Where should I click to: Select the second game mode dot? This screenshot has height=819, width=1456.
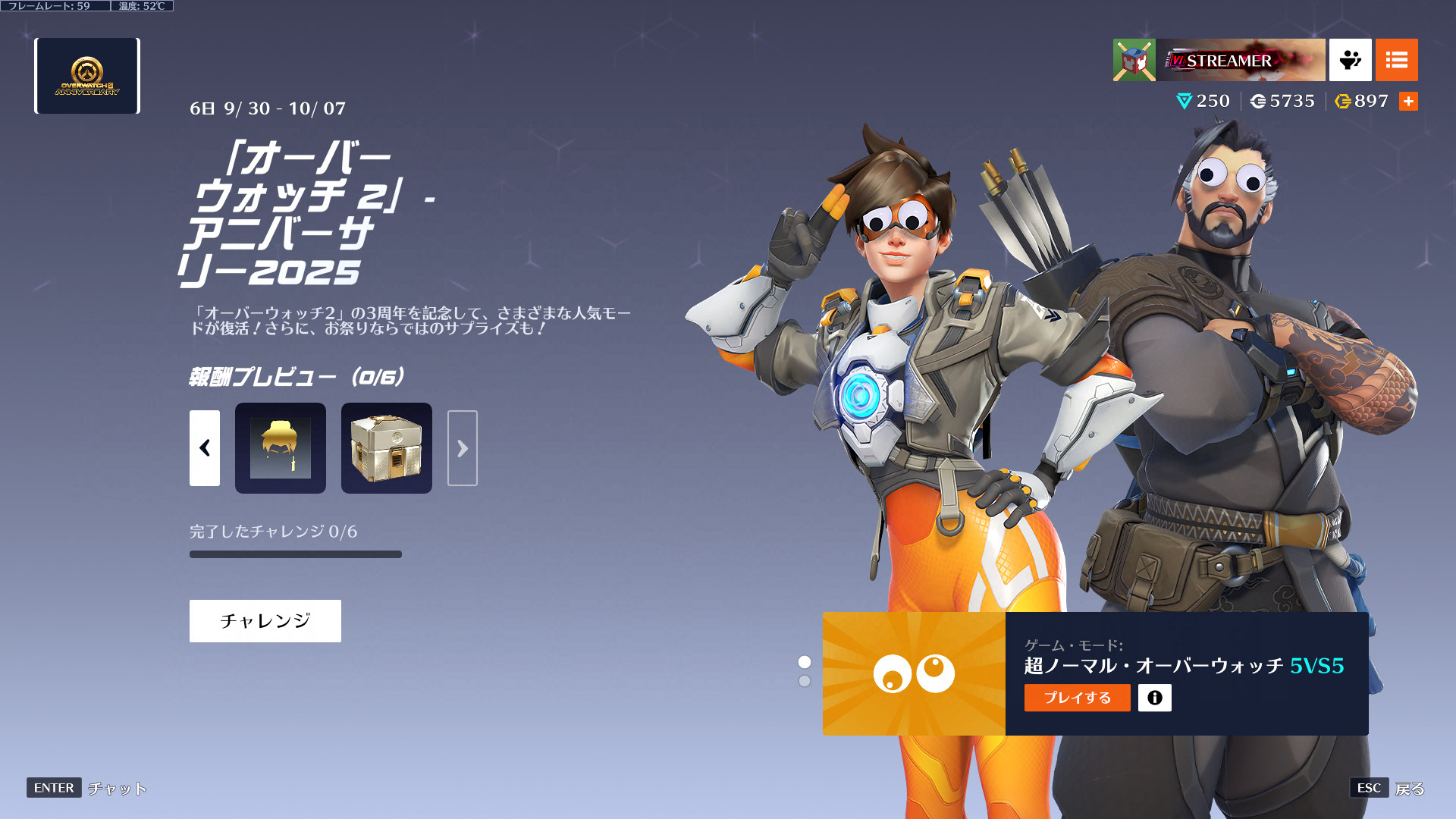click(805, 681)
